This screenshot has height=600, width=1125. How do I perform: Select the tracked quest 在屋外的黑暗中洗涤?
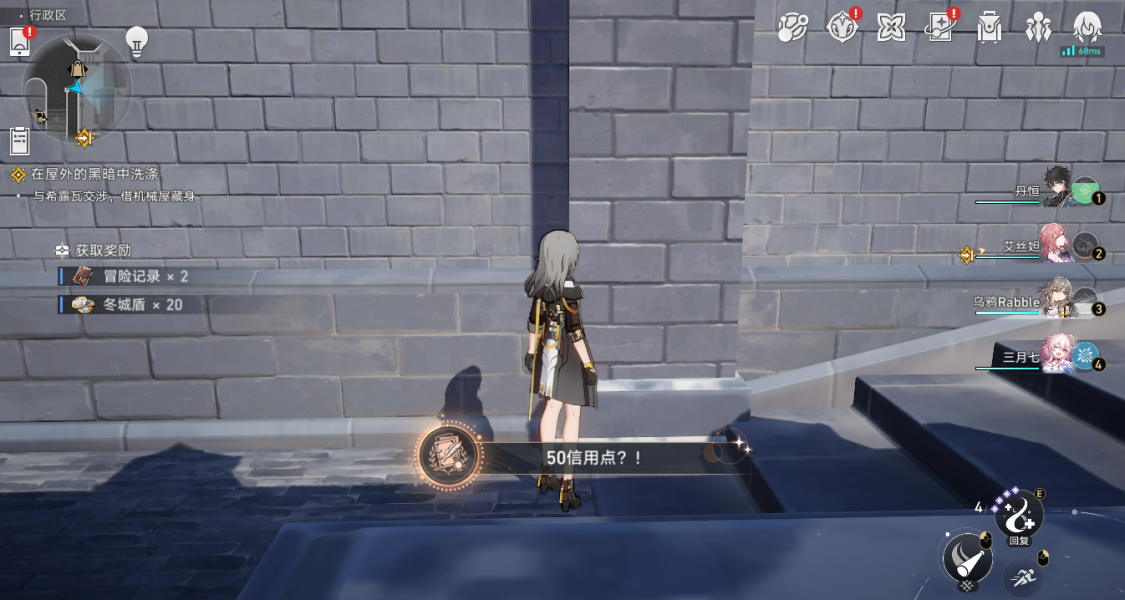coord(94,174)
